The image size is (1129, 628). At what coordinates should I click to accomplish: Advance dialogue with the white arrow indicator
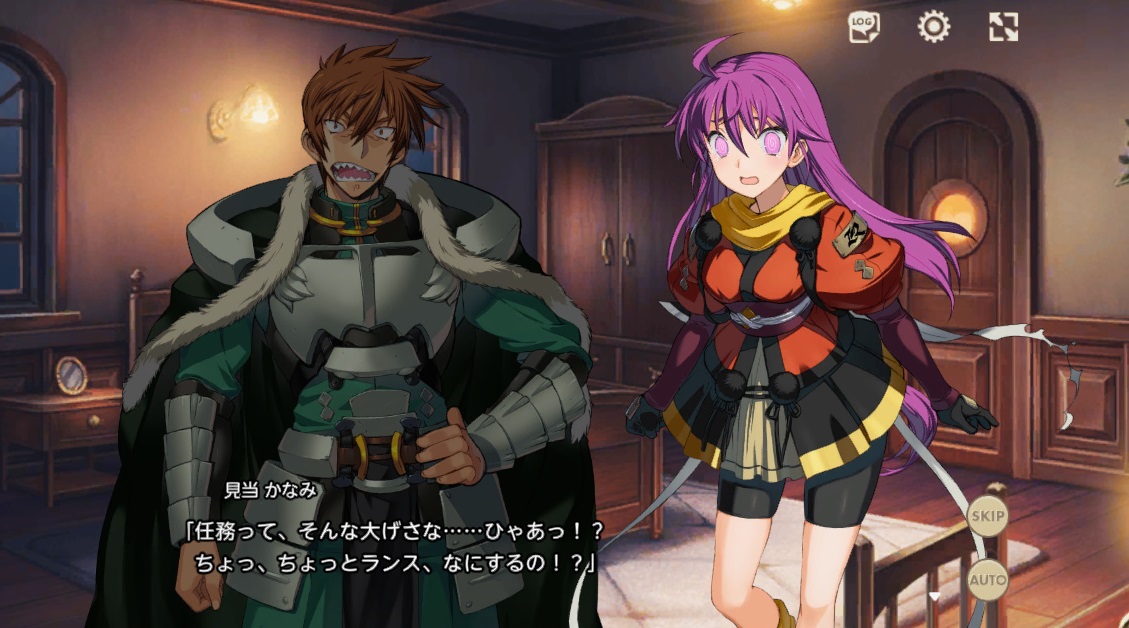[934, 596]
